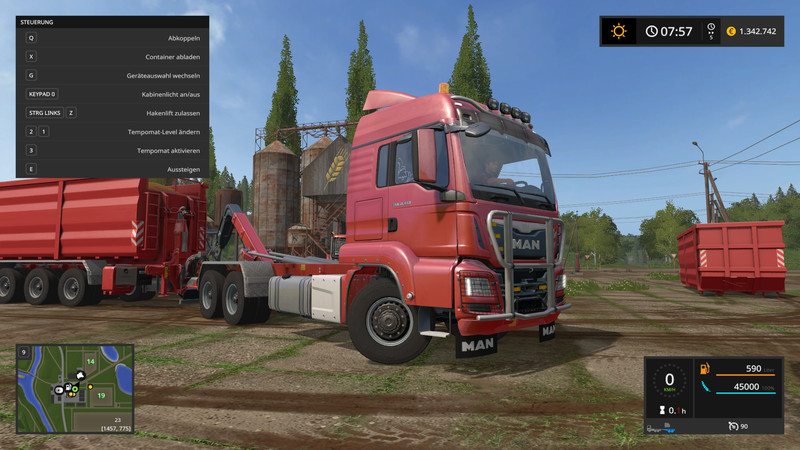Select field 14 on the minimap

90,361
